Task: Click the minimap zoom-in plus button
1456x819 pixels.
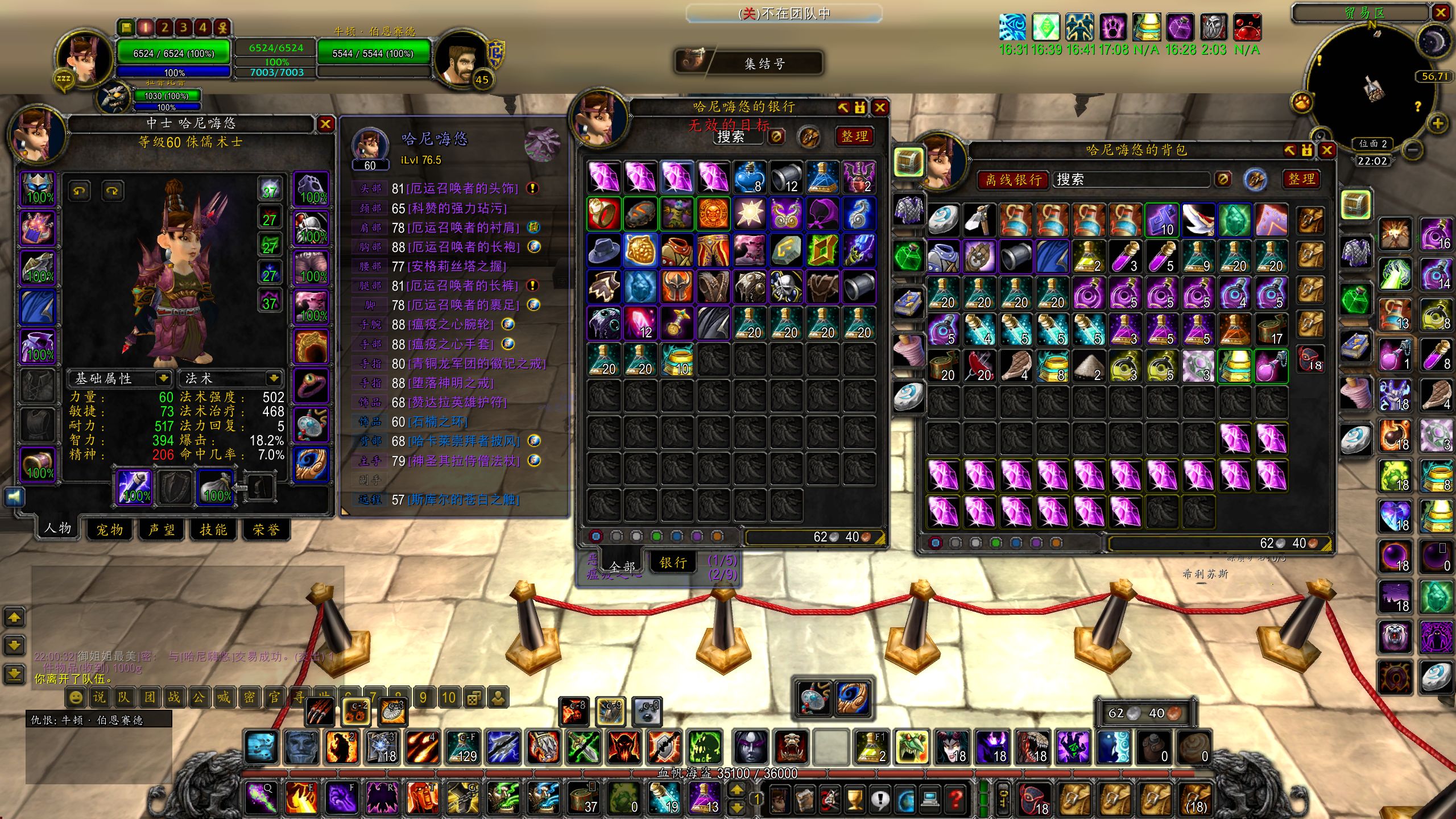Action: (1437, 123)
